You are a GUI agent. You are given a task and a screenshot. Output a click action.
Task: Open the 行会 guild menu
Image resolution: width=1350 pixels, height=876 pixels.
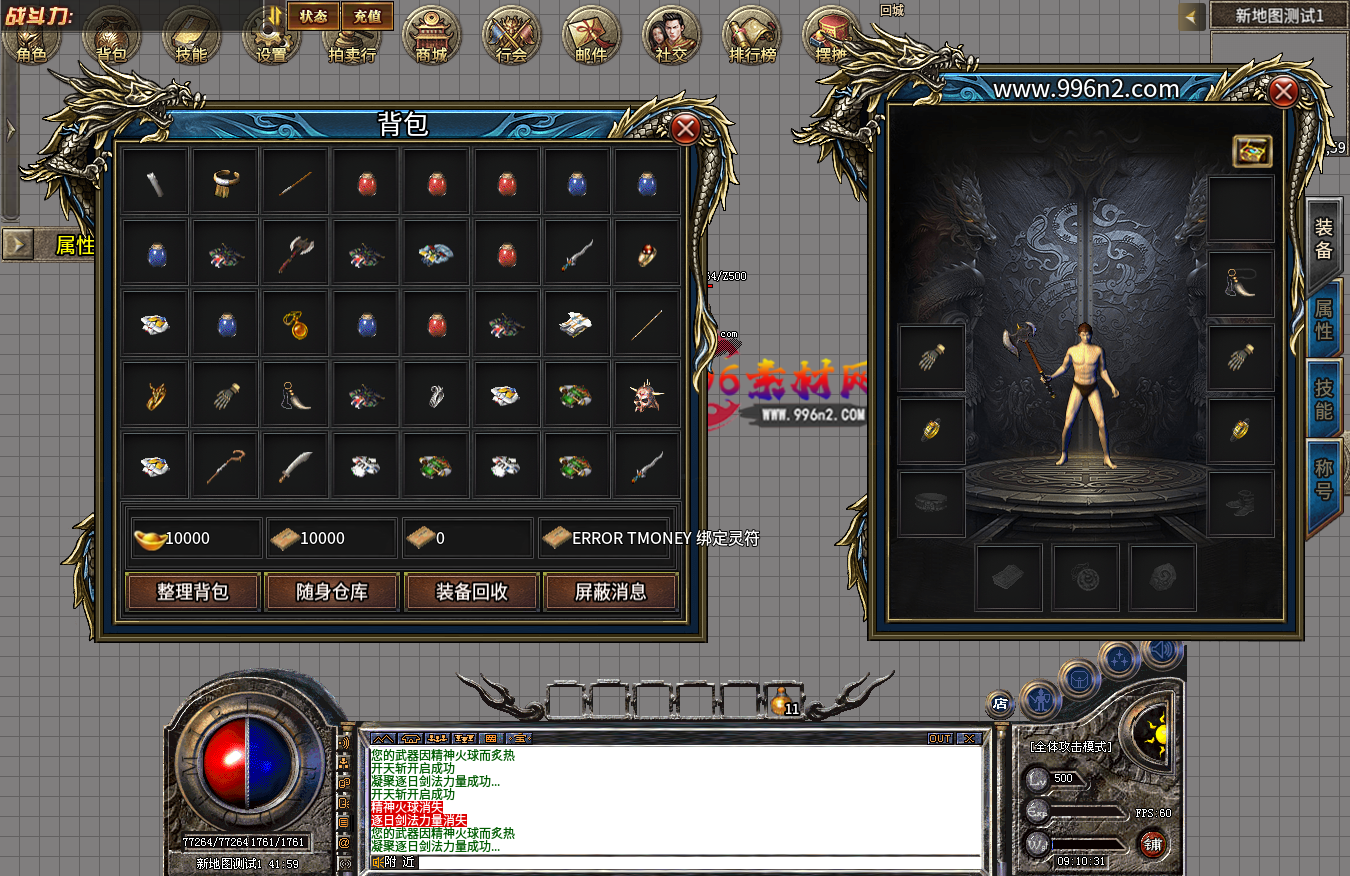click(x=512, y=36)
